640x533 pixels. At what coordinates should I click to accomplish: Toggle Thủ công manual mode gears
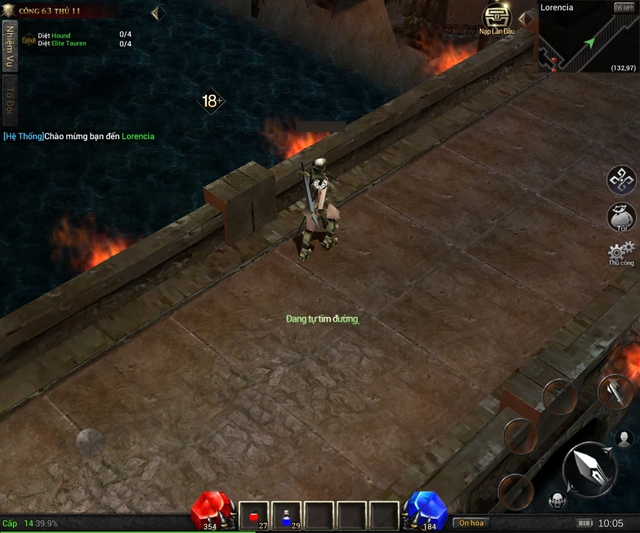622,253
